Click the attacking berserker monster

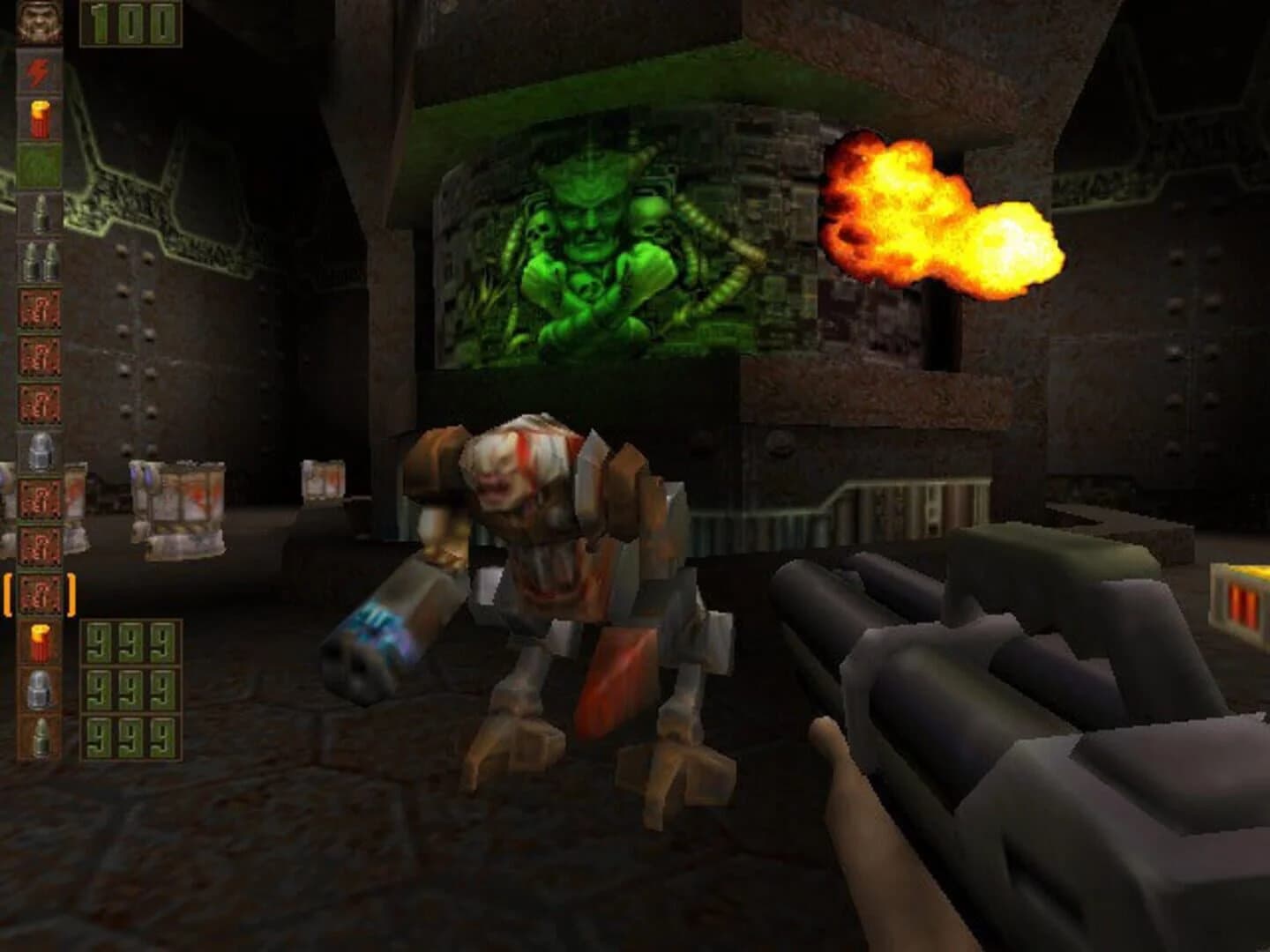547,573
